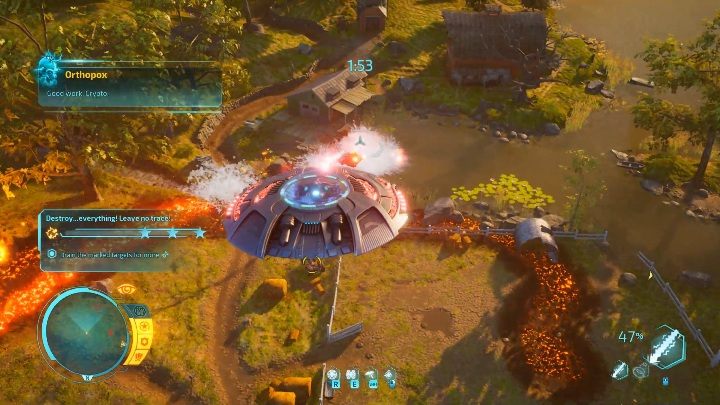This screenshot has width=720, height=405.
Task: Select the Orthopox portrait icon
Action: [47, 70]
